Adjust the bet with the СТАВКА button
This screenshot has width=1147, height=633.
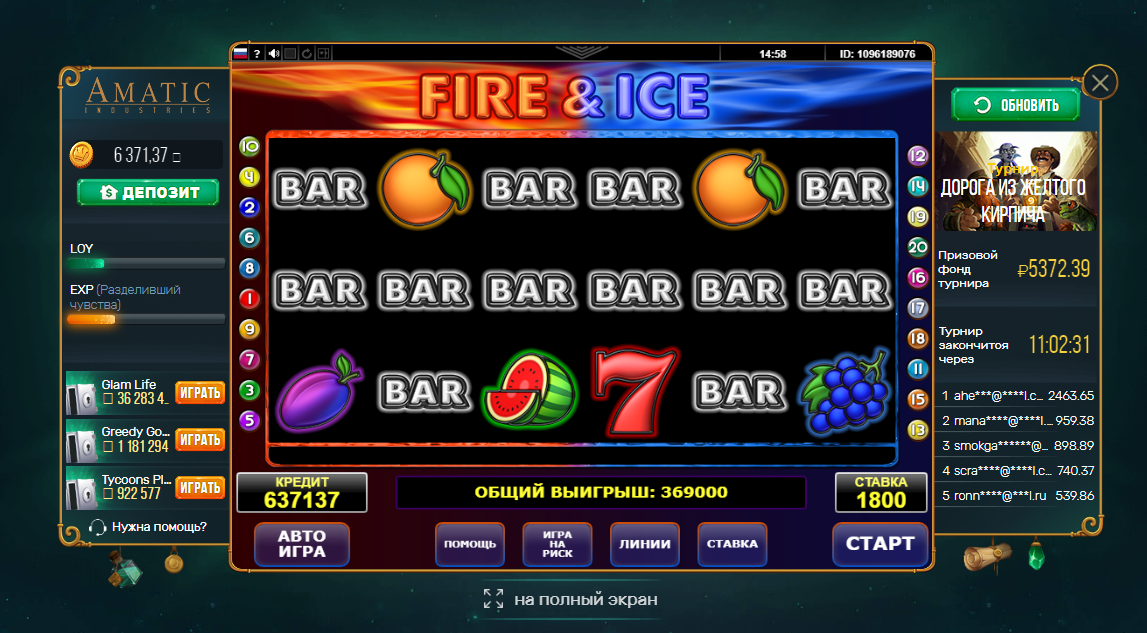(732, 544)
